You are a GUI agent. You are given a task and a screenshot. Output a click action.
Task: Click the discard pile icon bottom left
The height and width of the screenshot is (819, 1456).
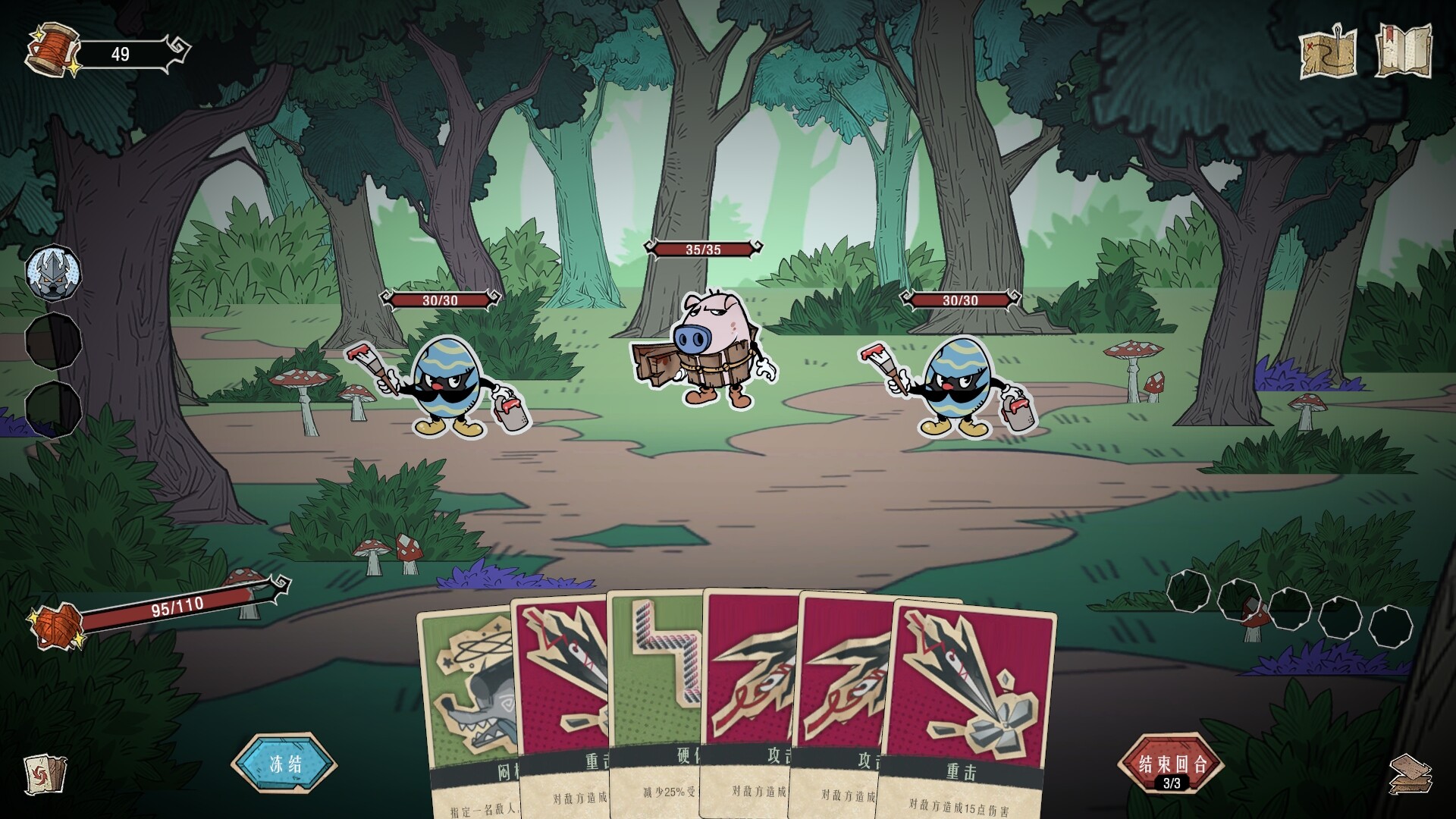pyautogui.click(x=45, y=775)
